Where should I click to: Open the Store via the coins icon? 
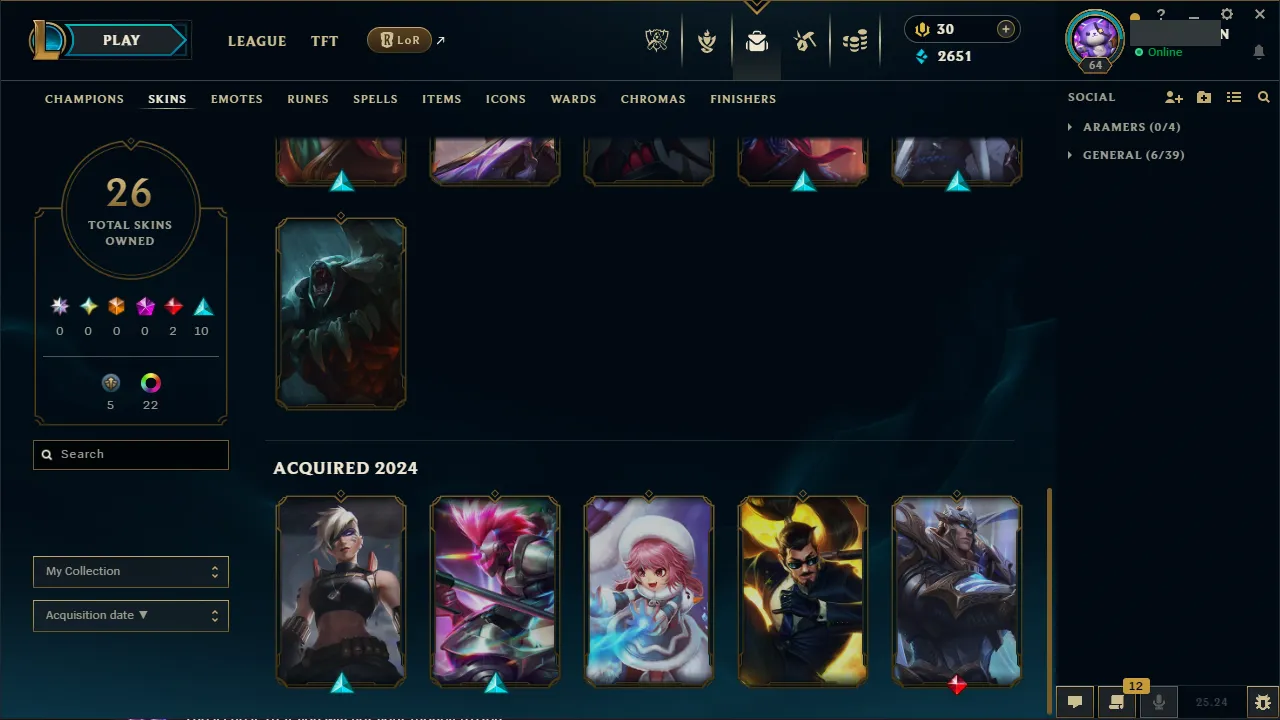click(x=855, y=40)
